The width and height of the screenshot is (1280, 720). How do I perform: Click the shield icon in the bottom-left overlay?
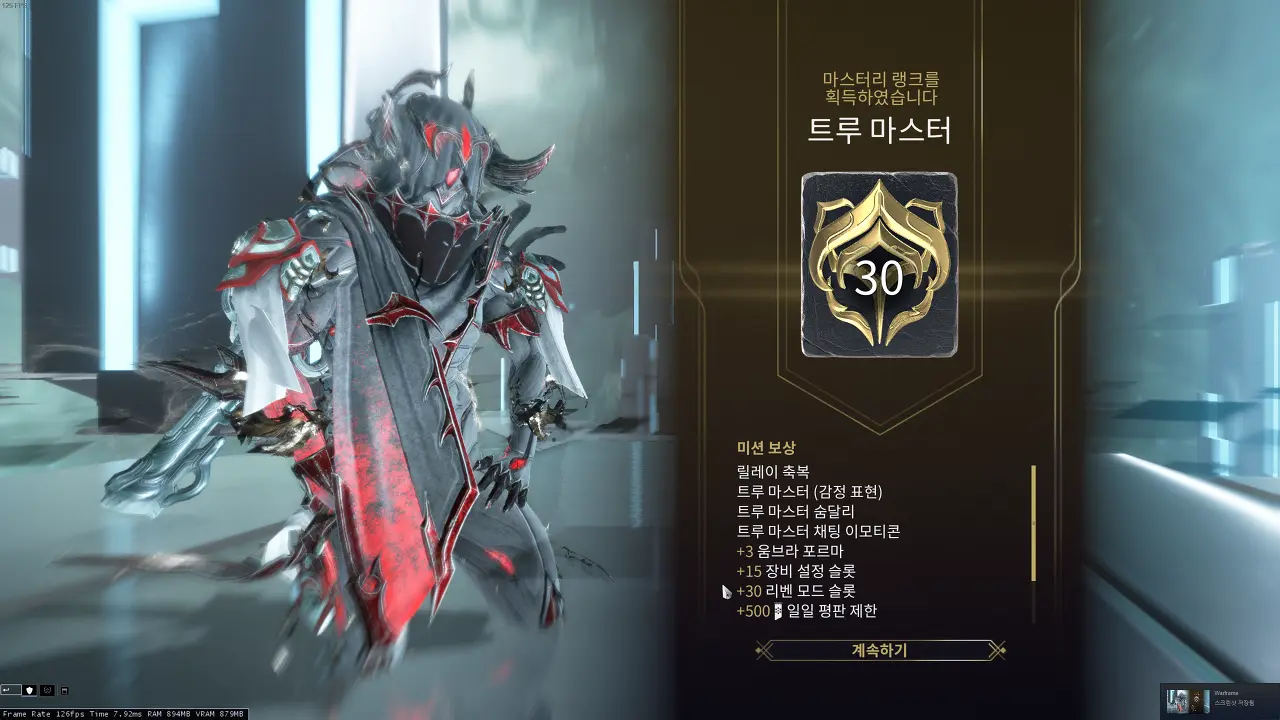pos(29,691)
